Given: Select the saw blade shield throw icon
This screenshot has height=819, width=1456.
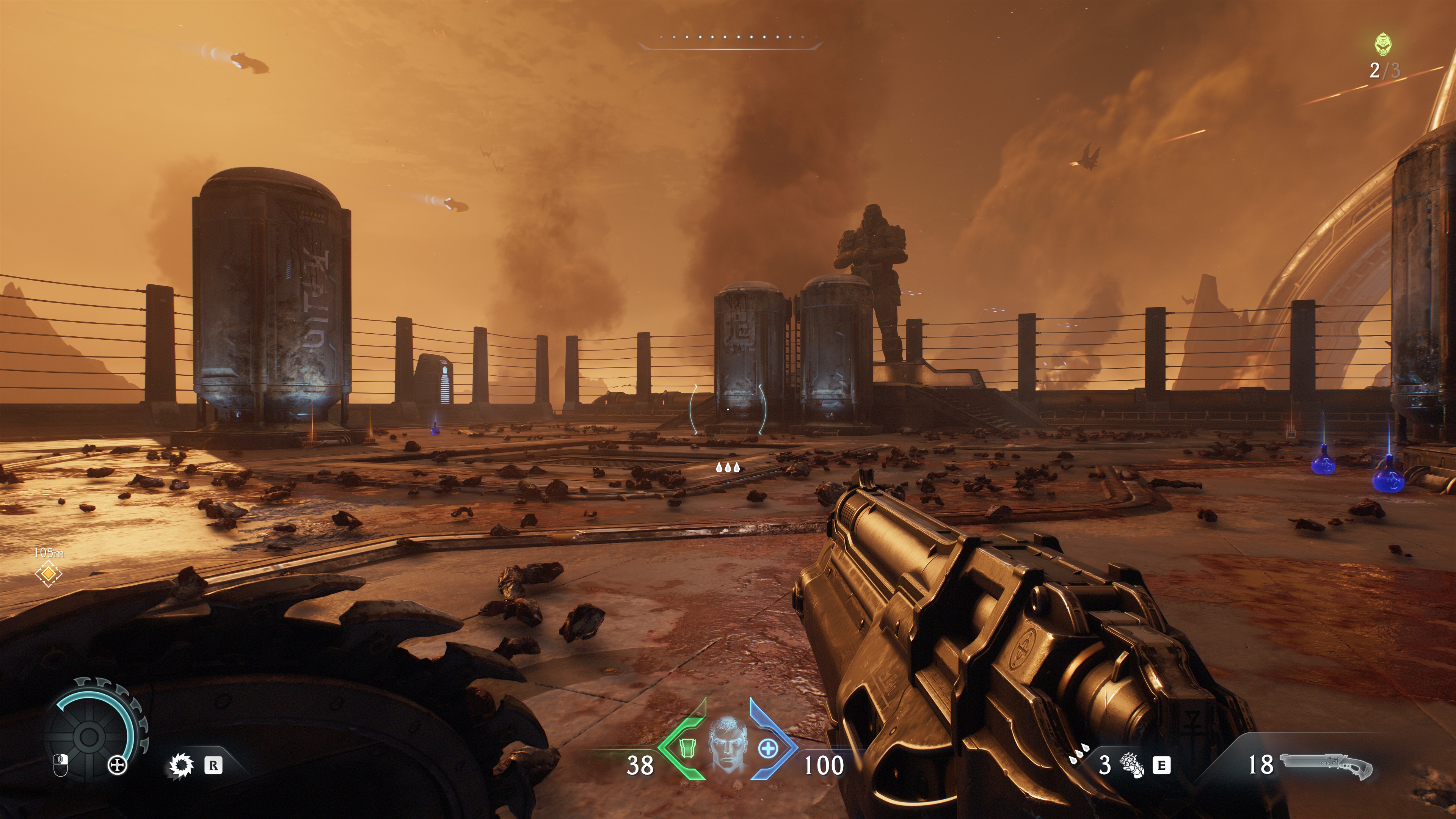Looking at the screenshot, I should [182, 766].
